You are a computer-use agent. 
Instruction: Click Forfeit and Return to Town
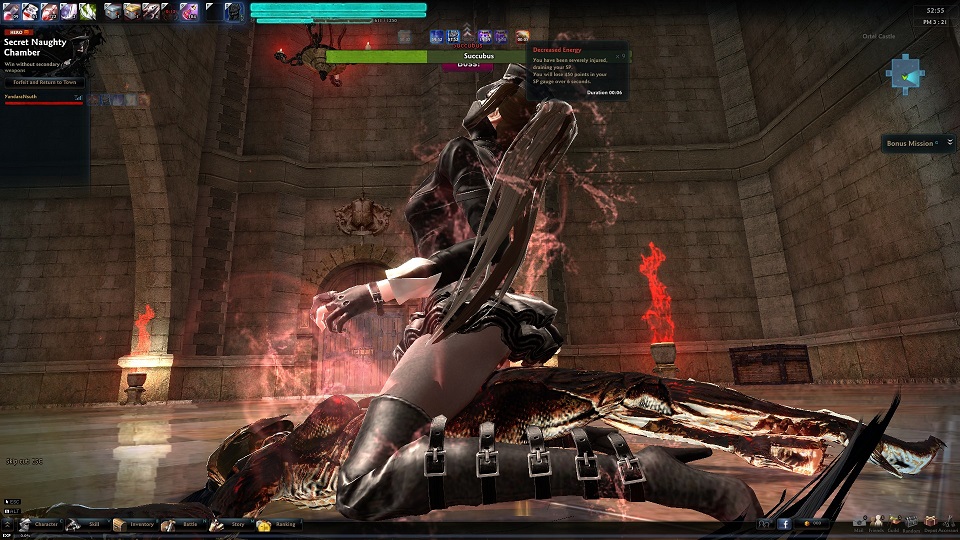click(47, 82)
